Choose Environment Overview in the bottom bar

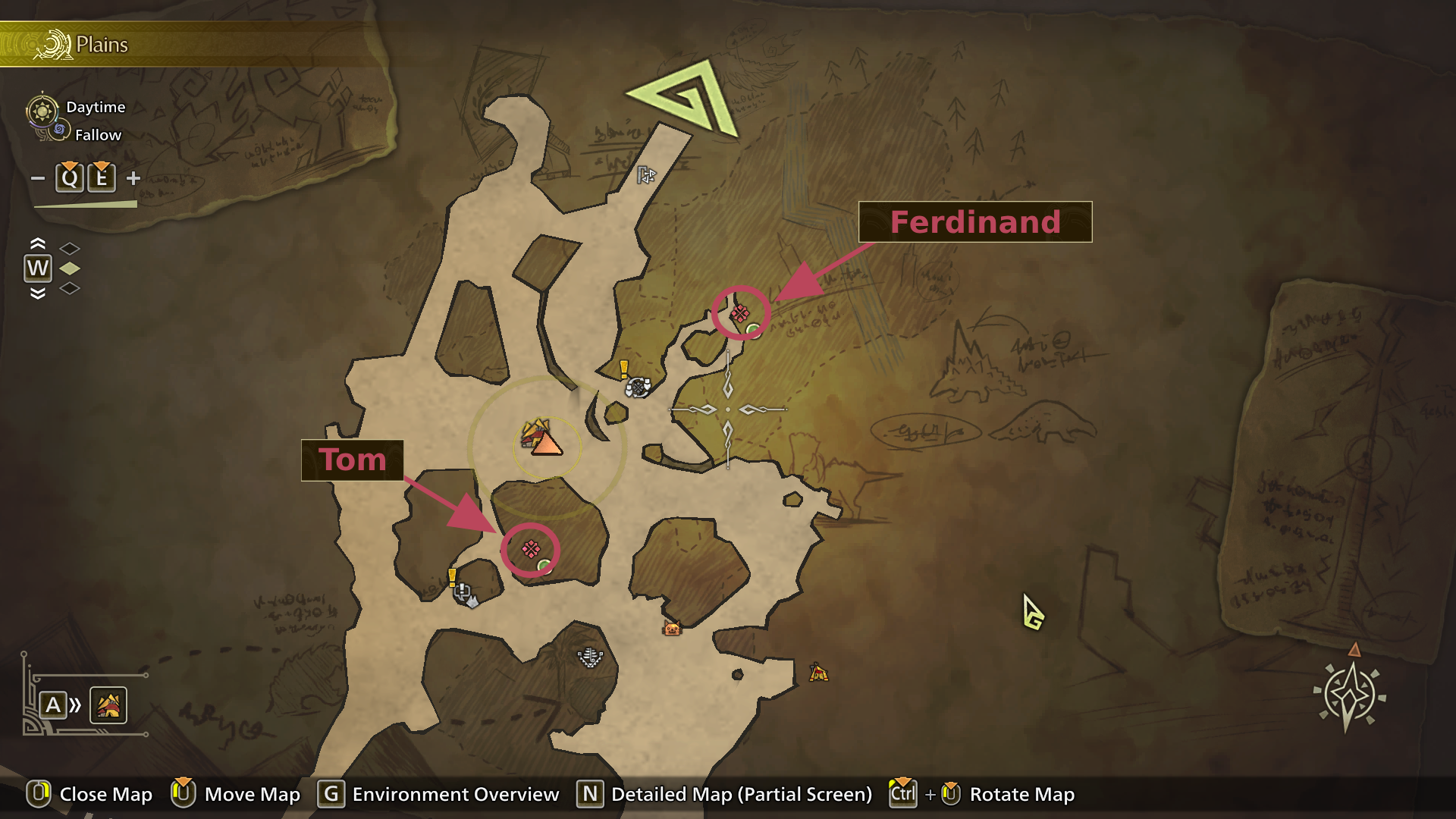pos(455,794)
